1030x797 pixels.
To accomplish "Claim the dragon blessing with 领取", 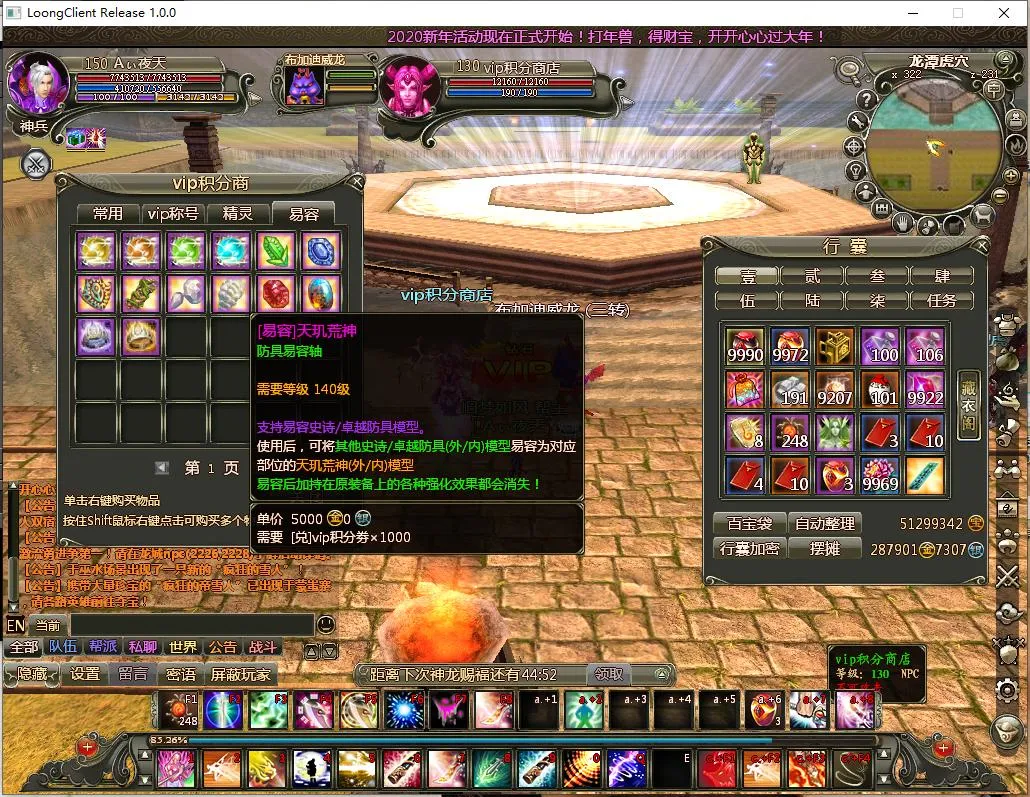I will [609, 674].
